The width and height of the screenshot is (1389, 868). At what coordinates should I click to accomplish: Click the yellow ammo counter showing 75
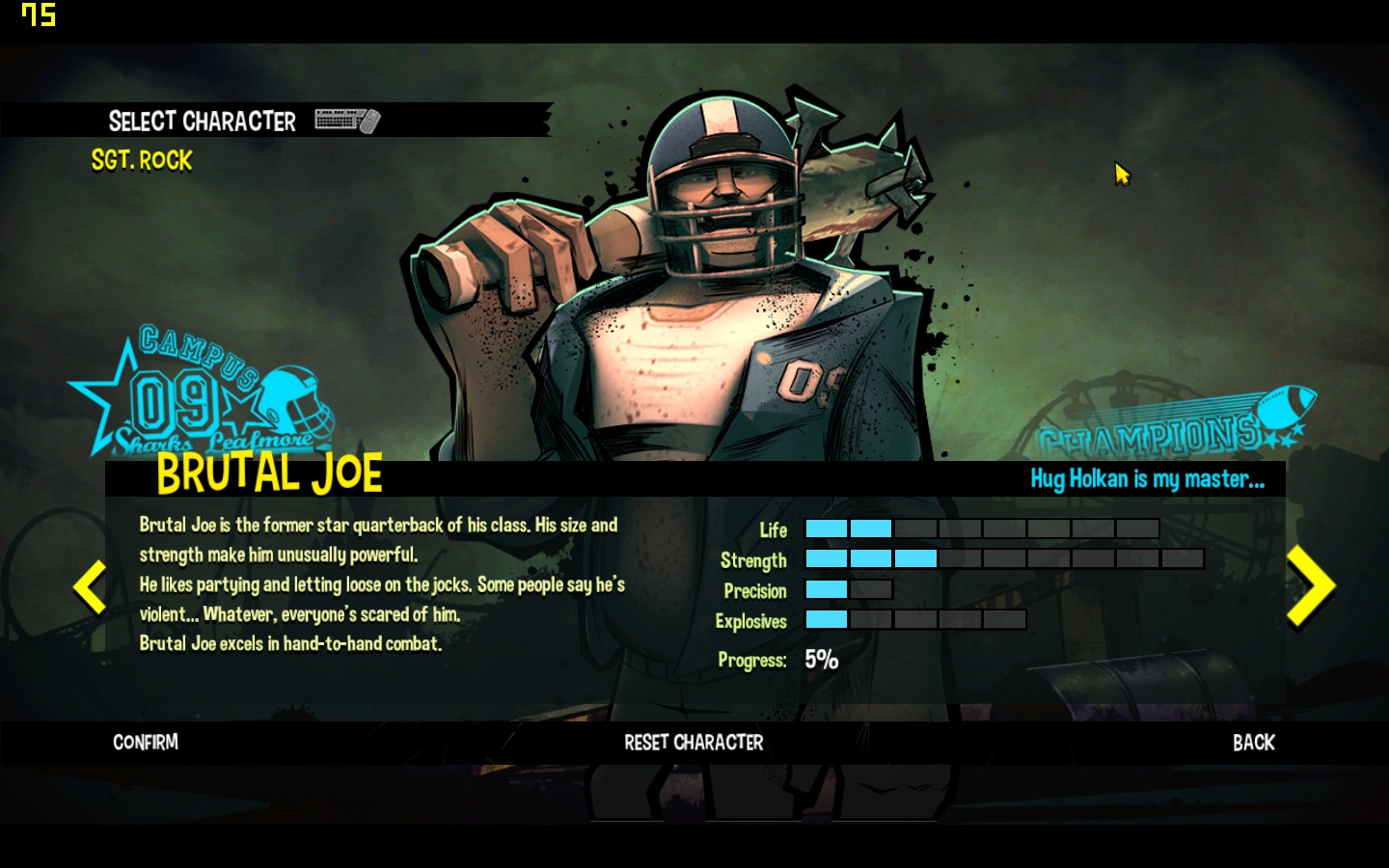39,15
